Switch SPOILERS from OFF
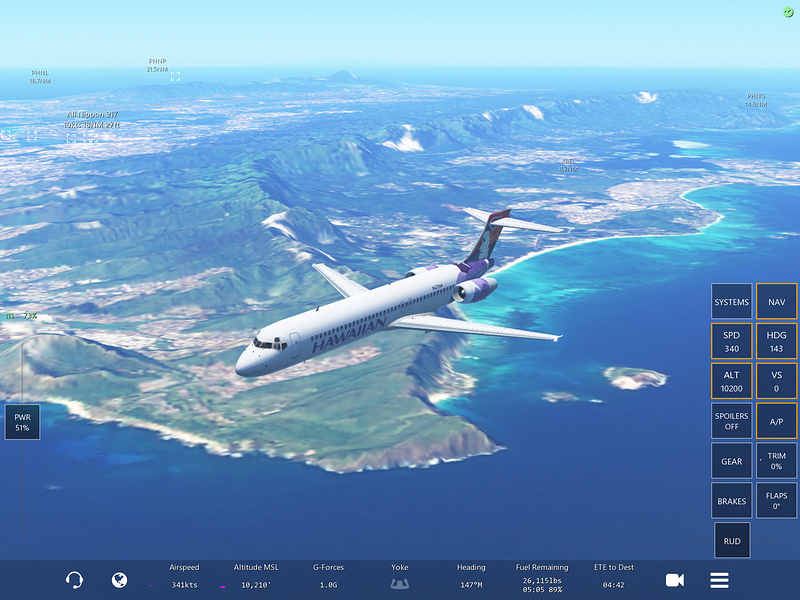Image resolution: width=800 pixels, height=600 pixels. 732,421
